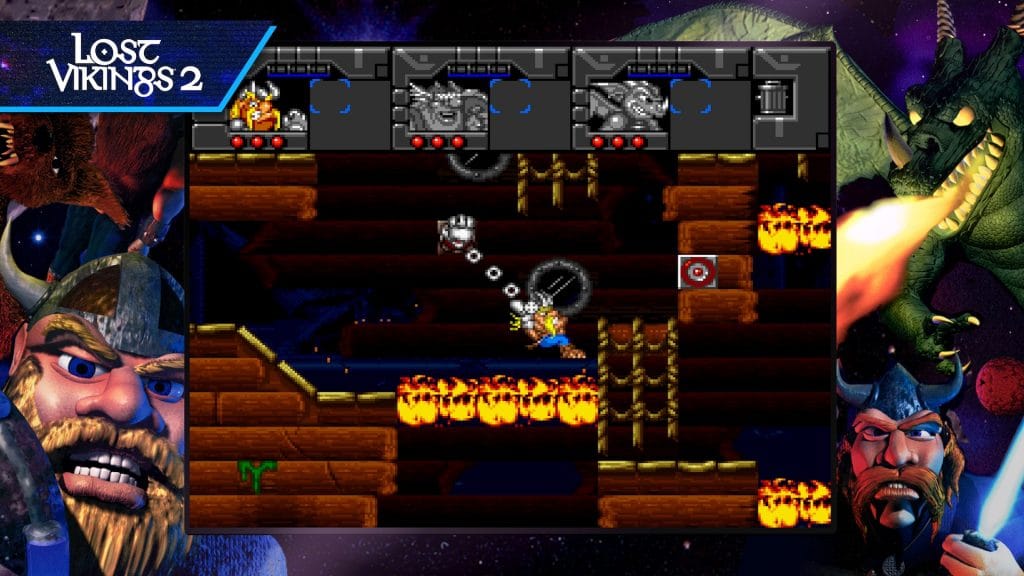Select the dragon's empty inventory slot
The height and width of the screenshot is (576, 1024).
point(690,98)
